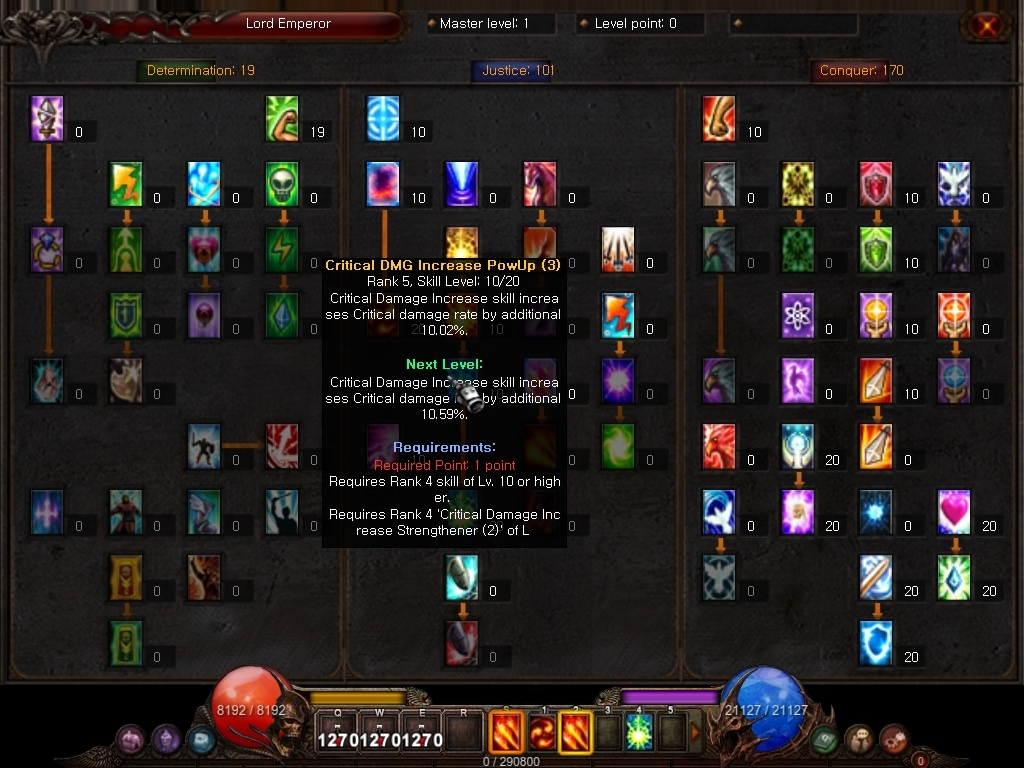Pick the orange flexed arm skill
This screenshot has height=768, width=1024.
click(x=719, y=119)
